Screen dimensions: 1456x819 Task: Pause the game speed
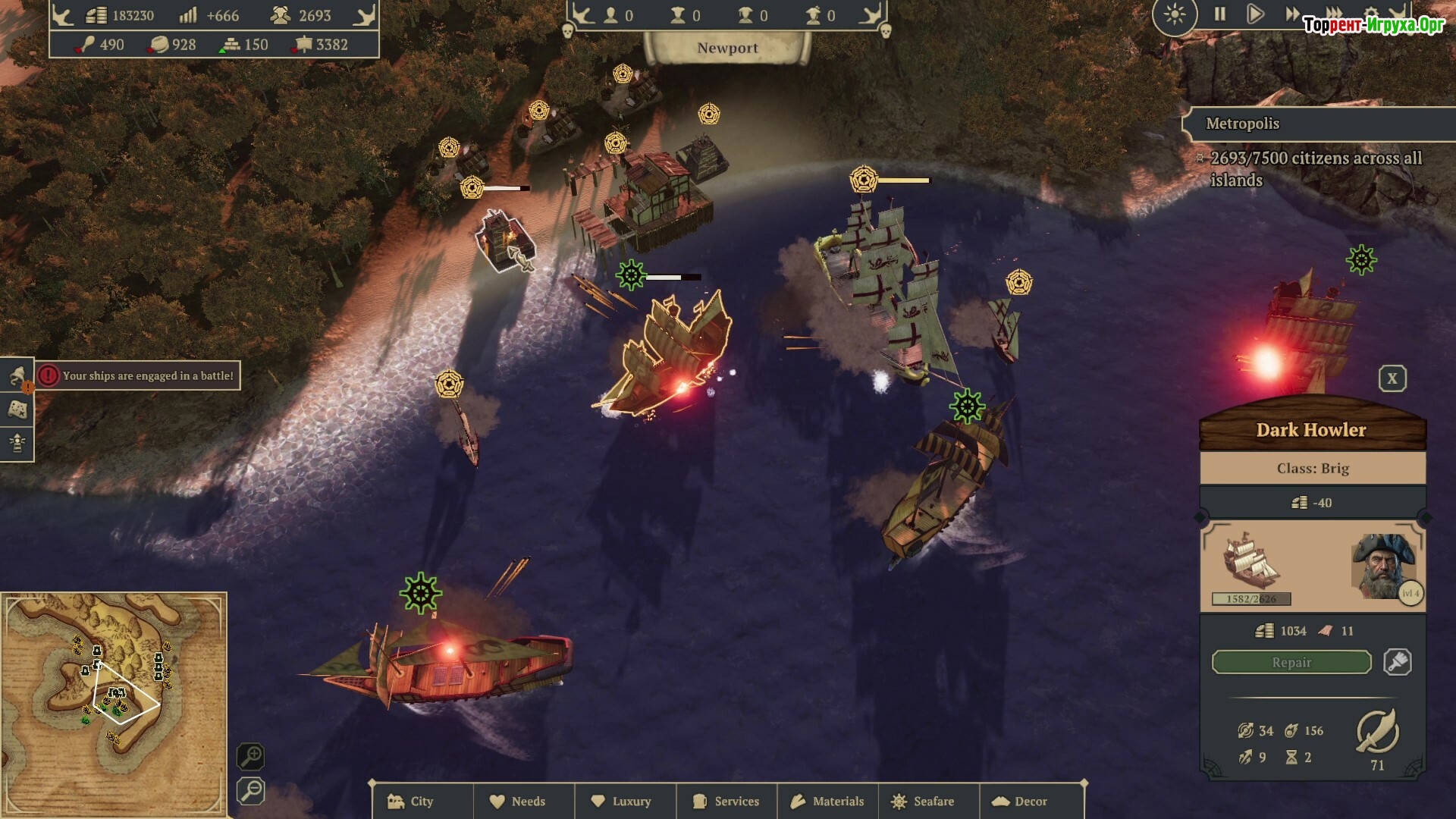1219,14
